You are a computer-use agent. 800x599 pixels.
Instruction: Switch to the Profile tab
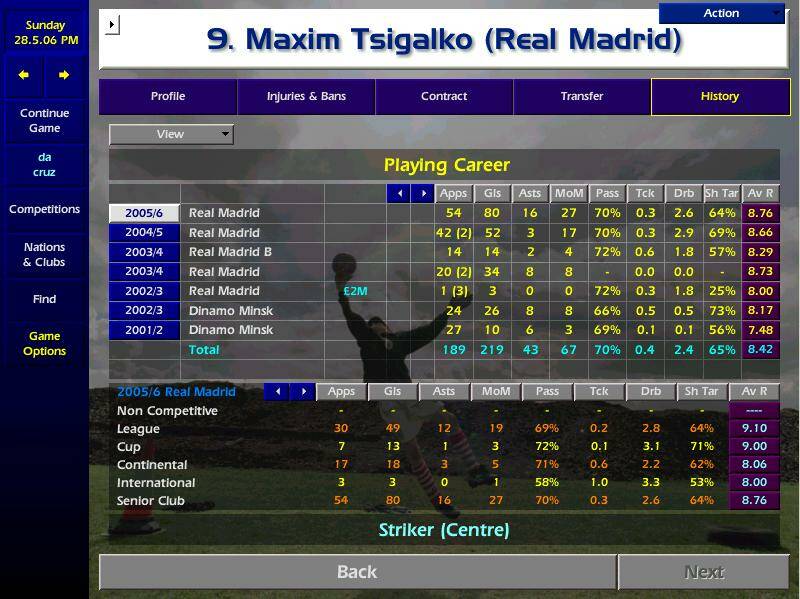[x=168, y=97]
